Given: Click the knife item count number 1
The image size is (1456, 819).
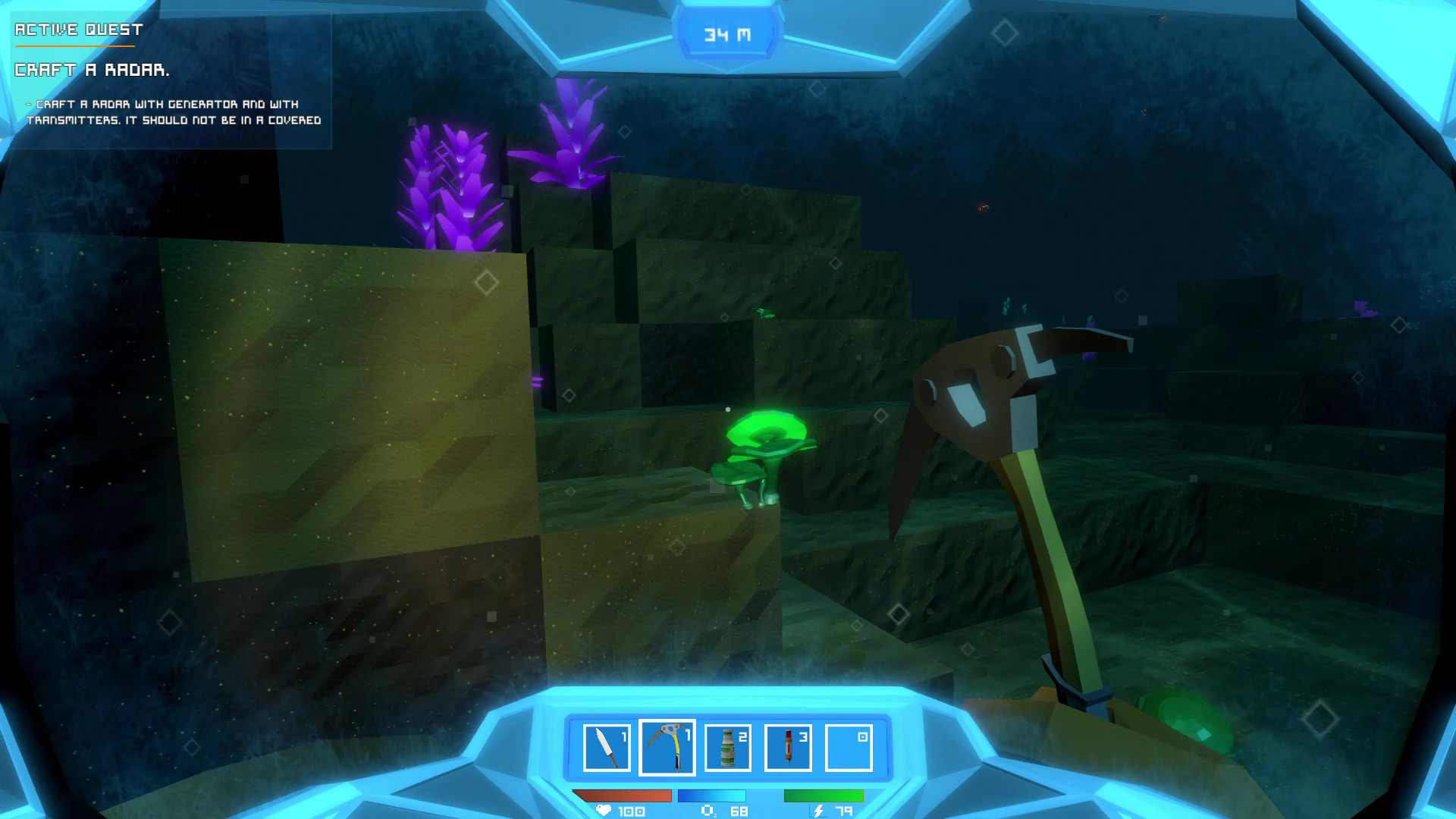Looking at the screenshot, I should tap(624, 737).
